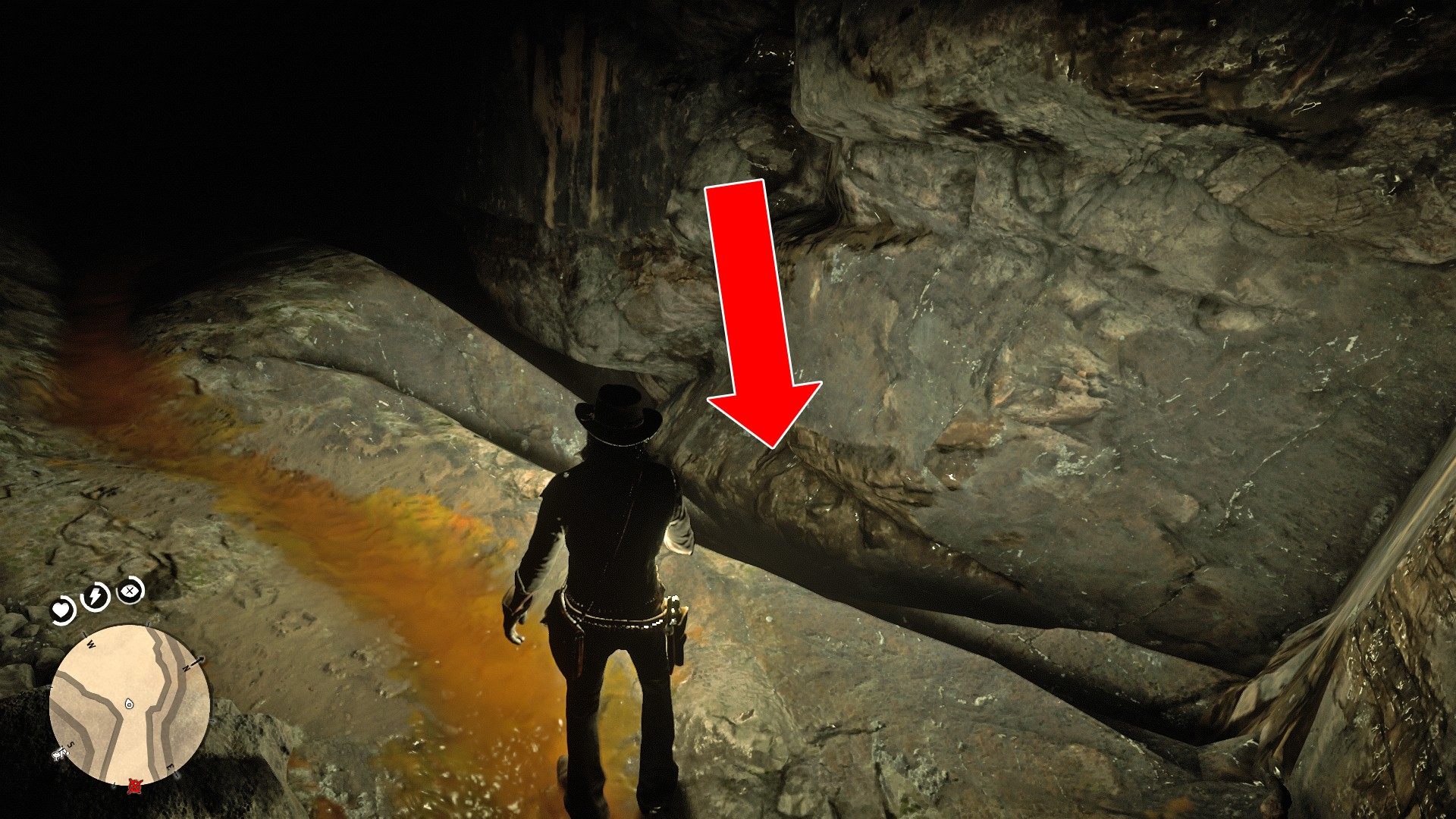The image size is (1456, 819).
Task: Click the 'S' compass letter on the minimap
Action: point(71,745)
